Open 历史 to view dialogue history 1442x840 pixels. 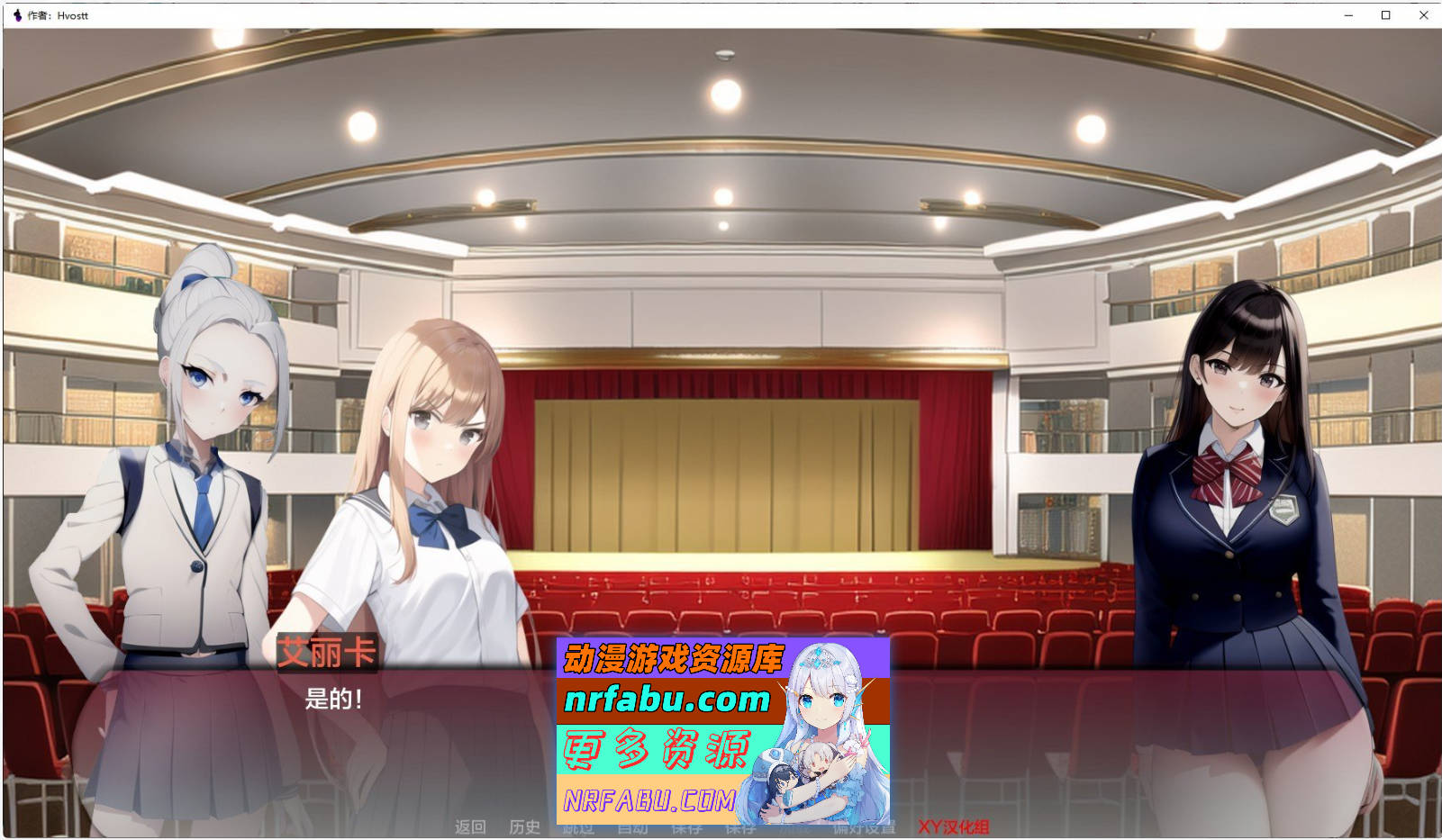pyautogui.click(x=525, y=827)
